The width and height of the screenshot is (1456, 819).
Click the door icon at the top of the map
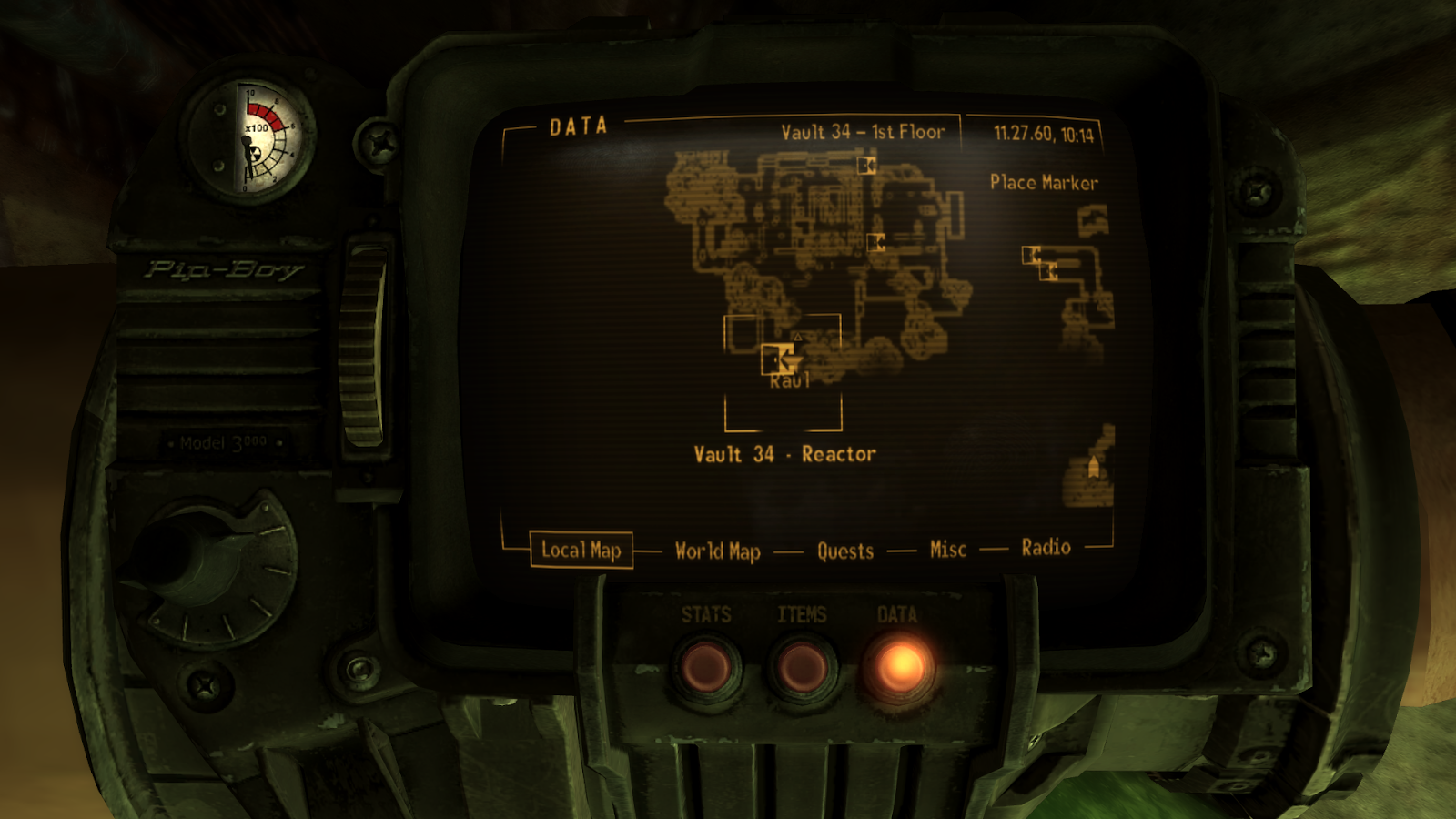click(x=866, y=165)
